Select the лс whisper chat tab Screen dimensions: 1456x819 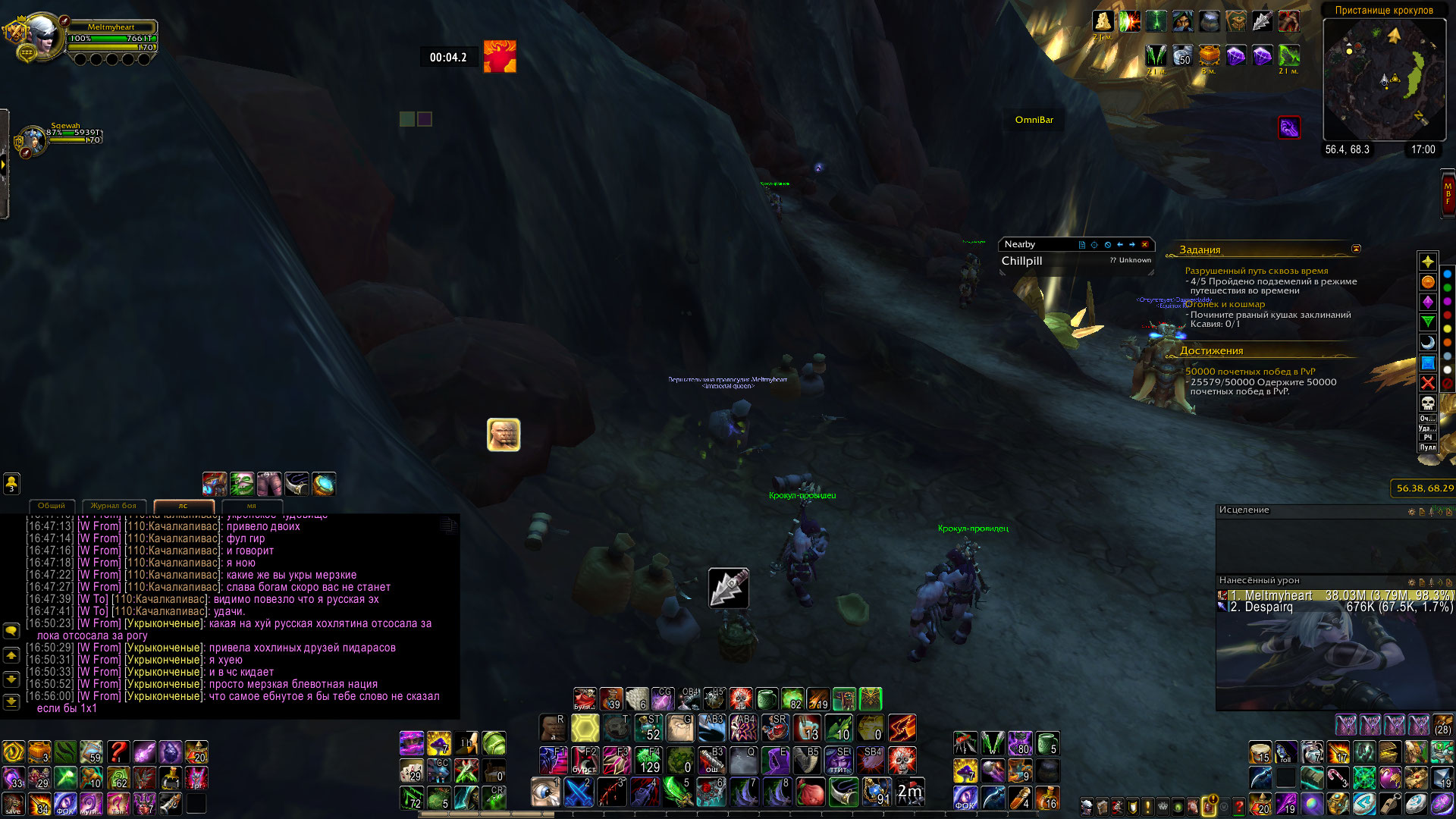(x=184, y=506)
